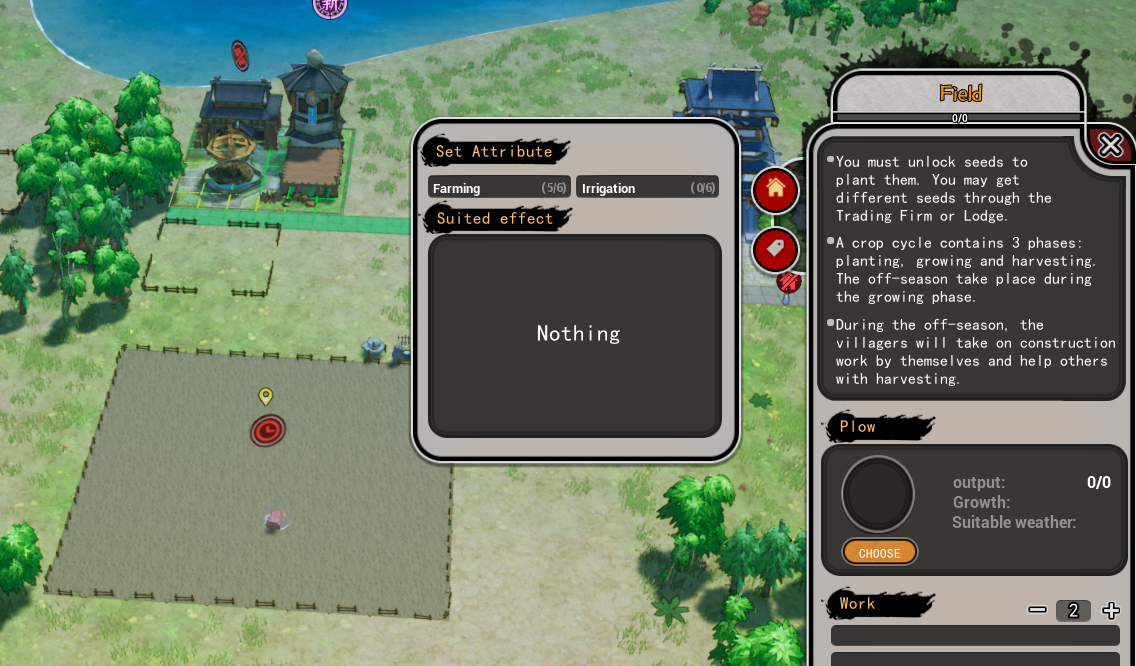Click the red clock marker on the field
Viewport: 1136px width, 666px height.
pos(268,431)
